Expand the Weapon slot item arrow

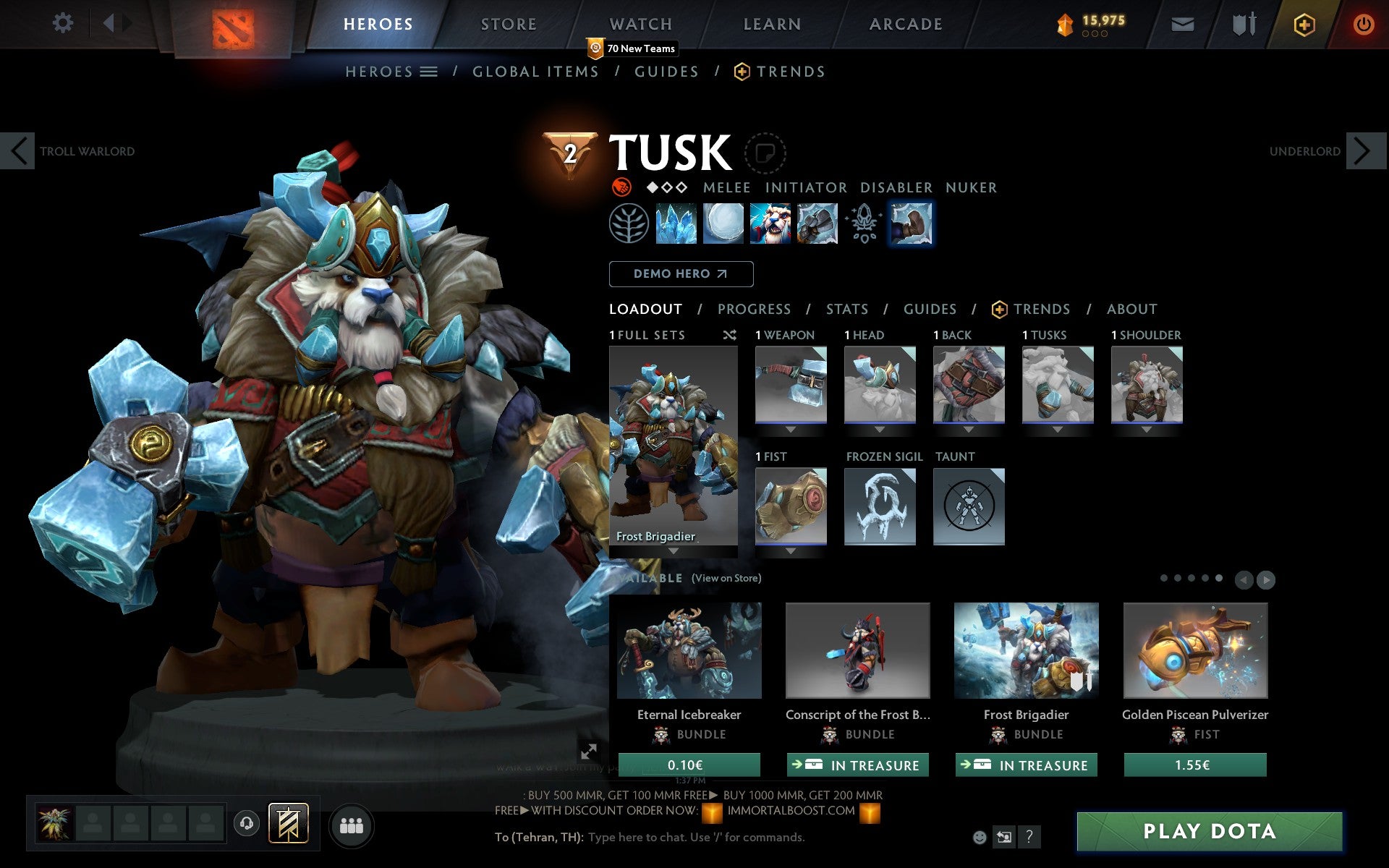click(790, 427)
